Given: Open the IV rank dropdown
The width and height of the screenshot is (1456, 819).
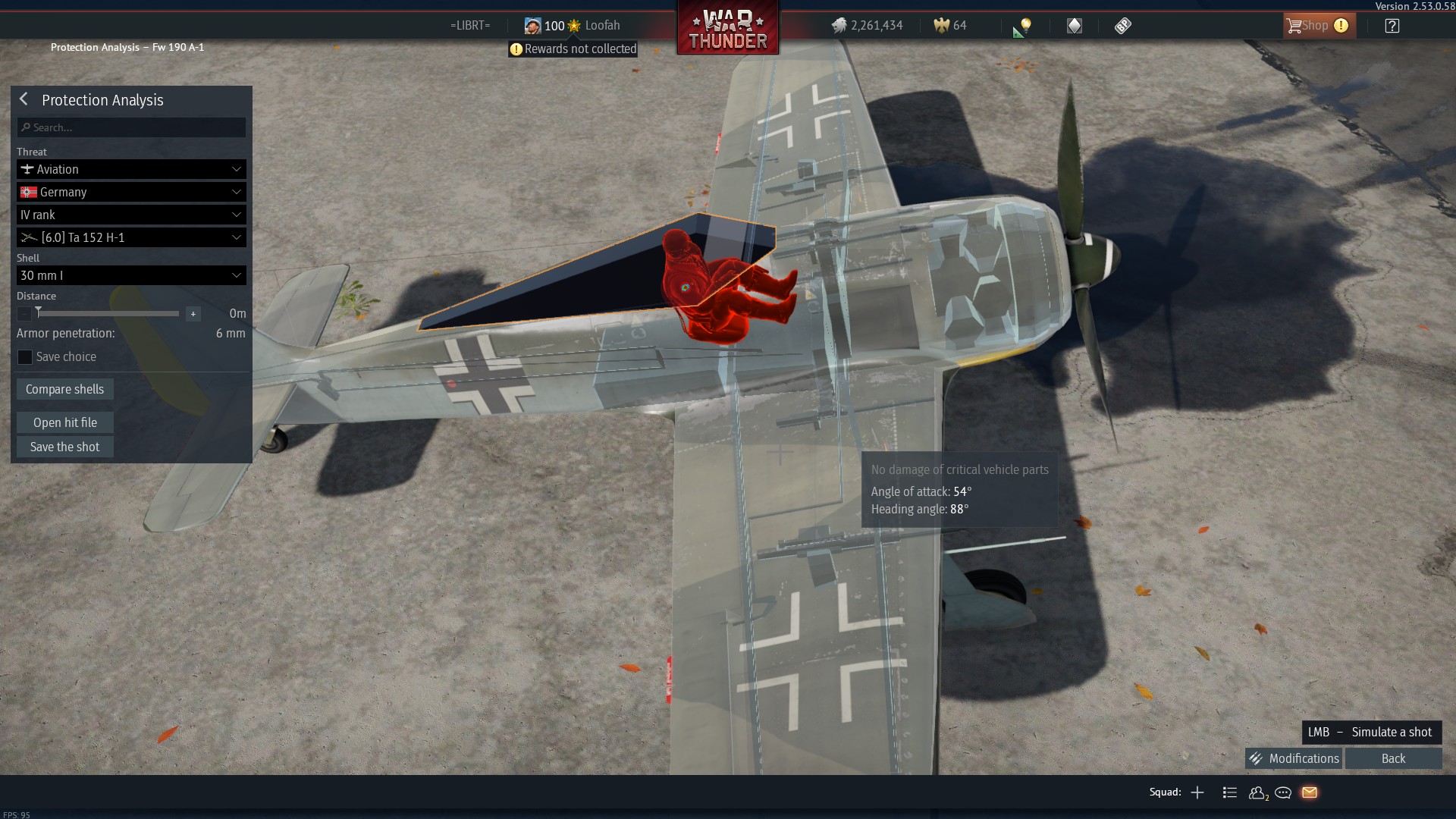Looking at the screenshot, I should [131, 215].
